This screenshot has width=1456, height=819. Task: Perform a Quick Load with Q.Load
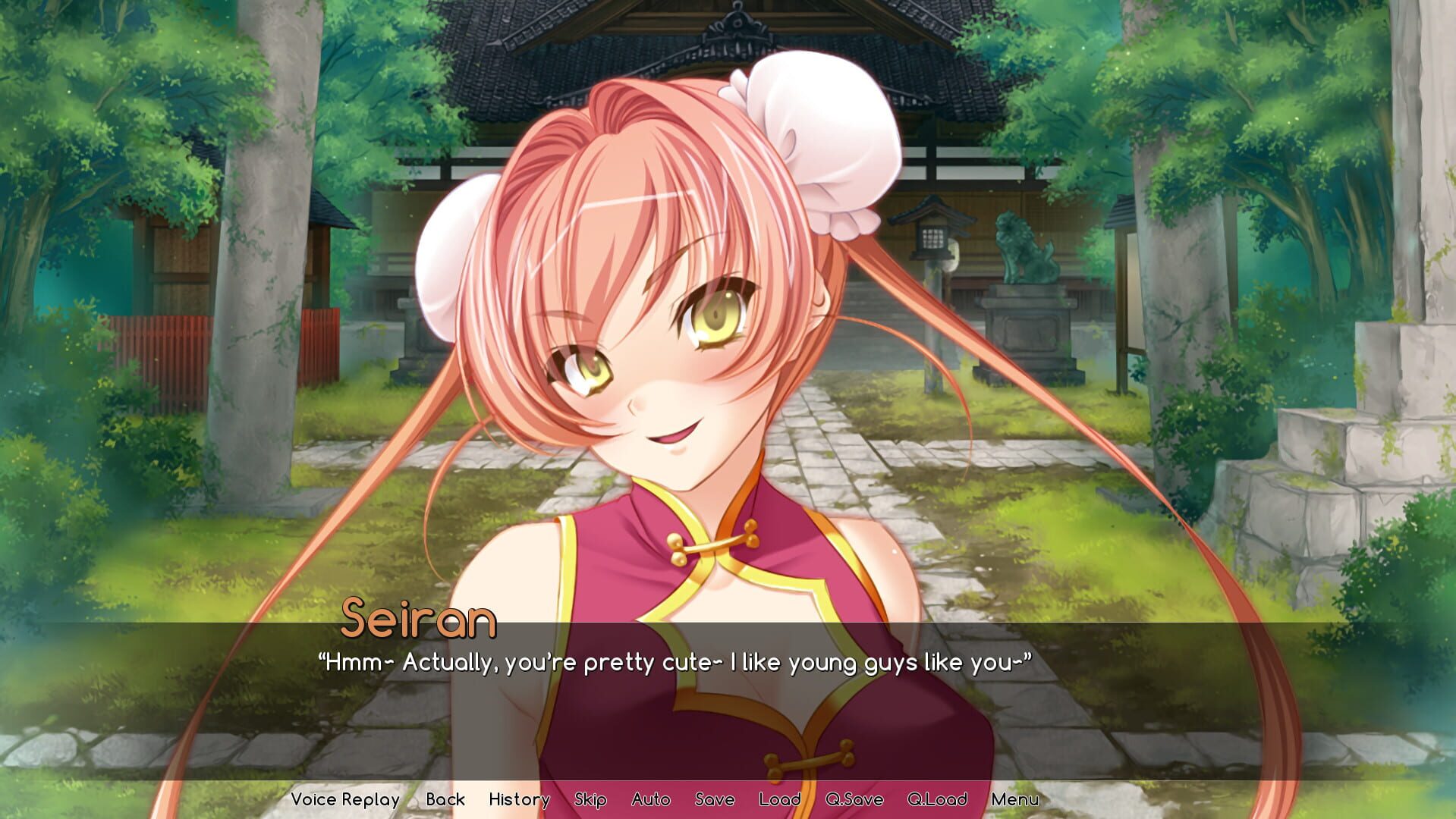[x=938, y=799]
